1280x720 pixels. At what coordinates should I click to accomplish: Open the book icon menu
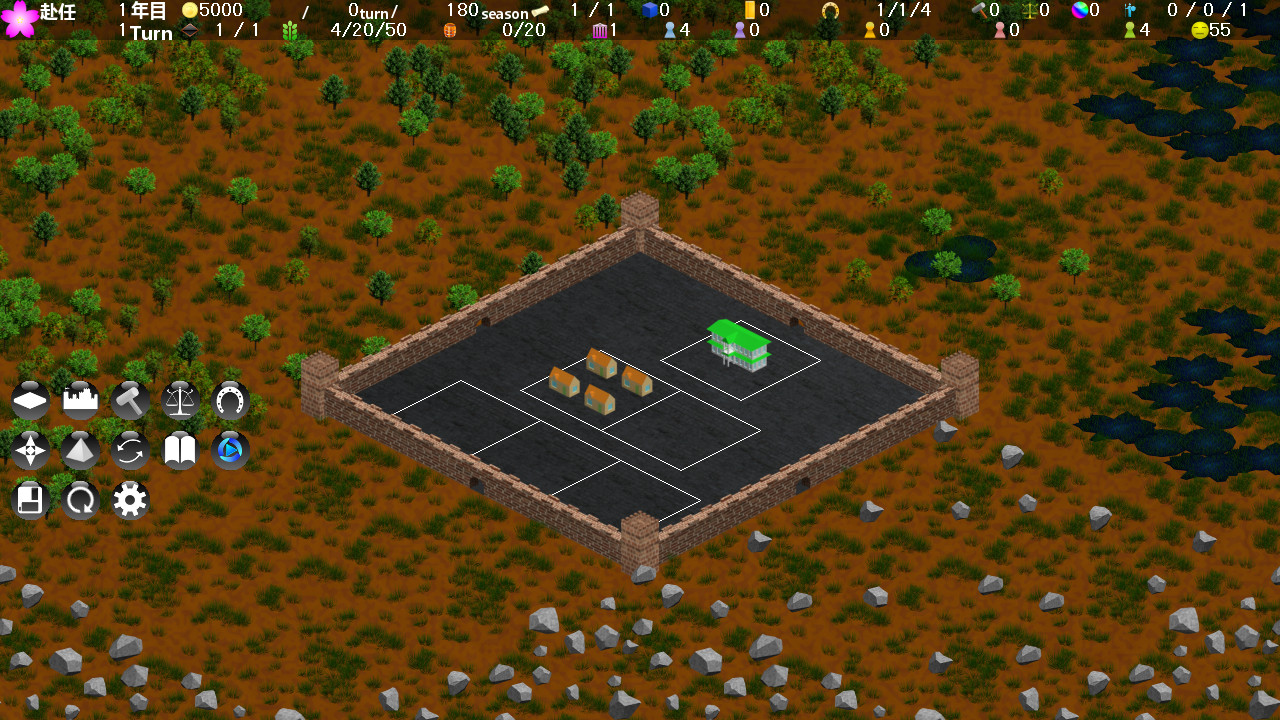tap(181, 450)
